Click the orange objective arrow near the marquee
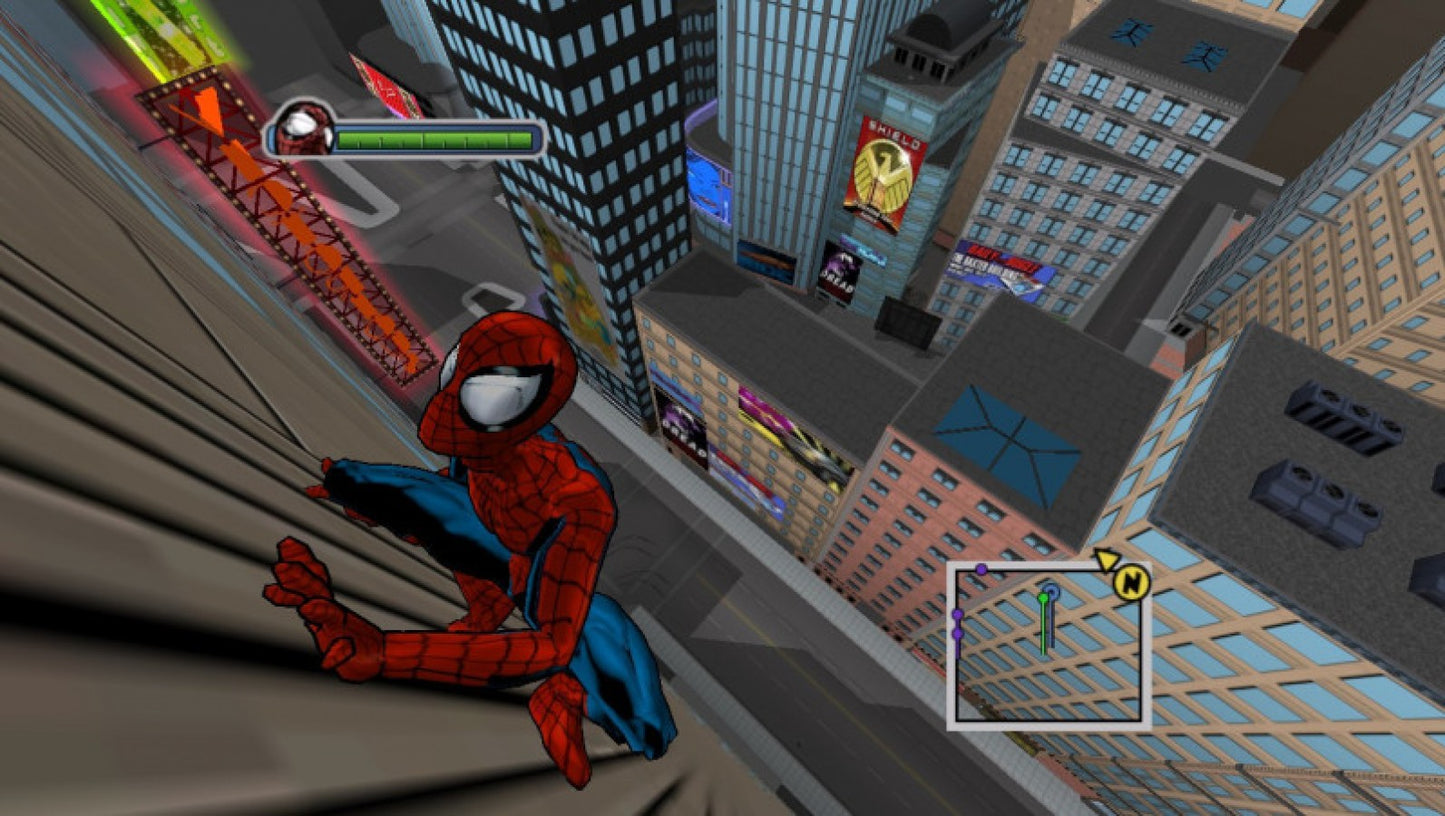 pos(208,113)
